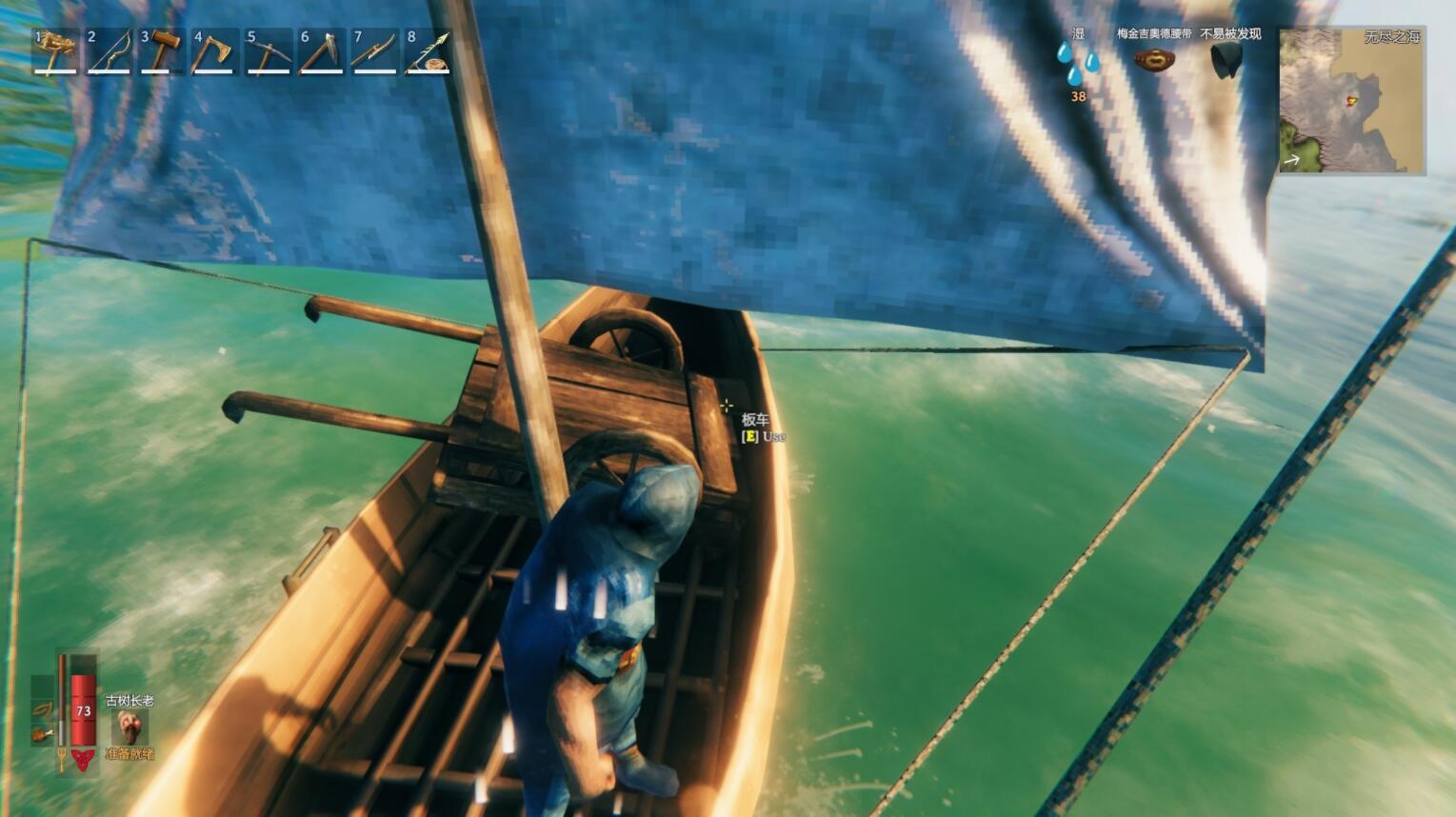Choose the wooden sledge mallet in slot 3
This screenshot has width=1456, height=817.
point(162,51)
